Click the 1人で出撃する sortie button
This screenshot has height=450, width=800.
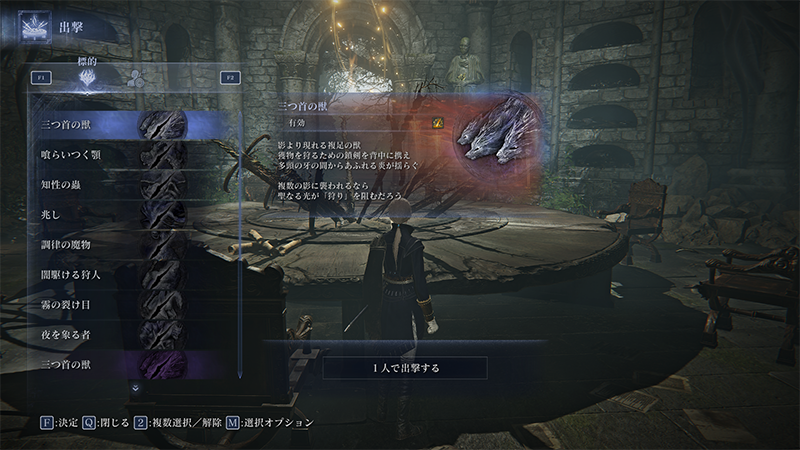(404, 368)
